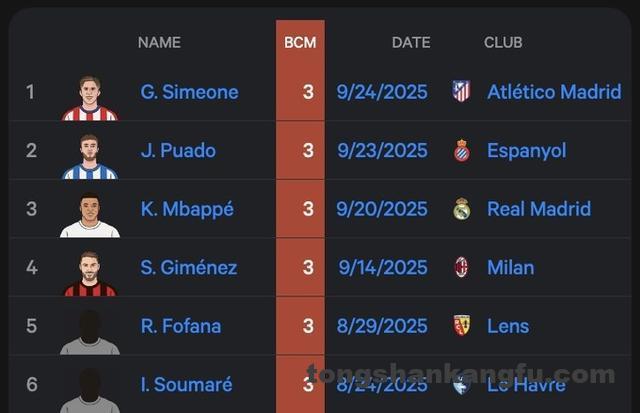Open the Atlético Madrid club page
The image size is (640, 413).
554,92
